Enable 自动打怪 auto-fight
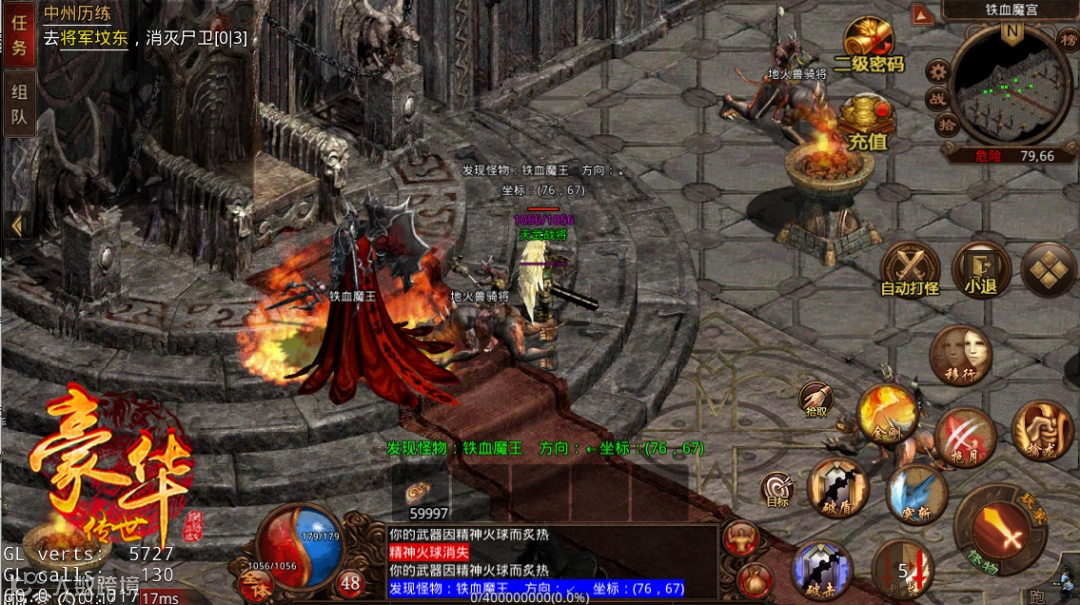 click(910, 270)
